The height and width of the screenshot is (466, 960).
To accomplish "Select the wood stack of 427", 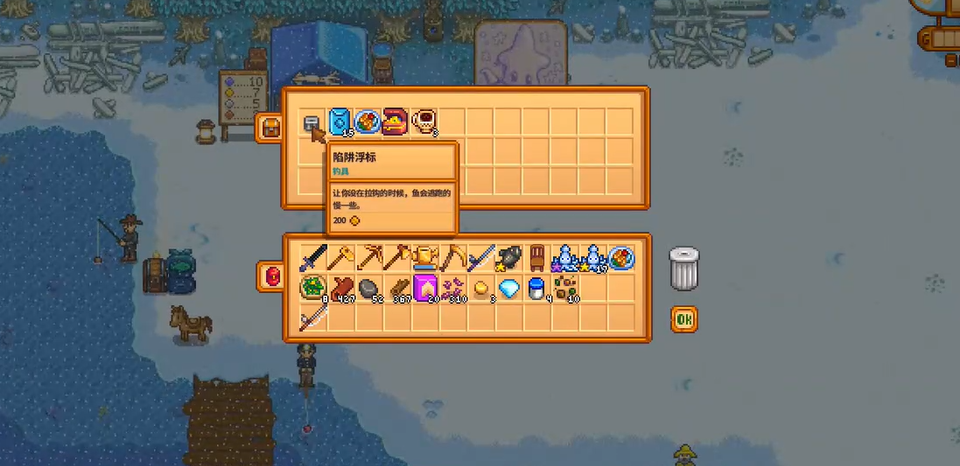I will [x=341, y=289].
